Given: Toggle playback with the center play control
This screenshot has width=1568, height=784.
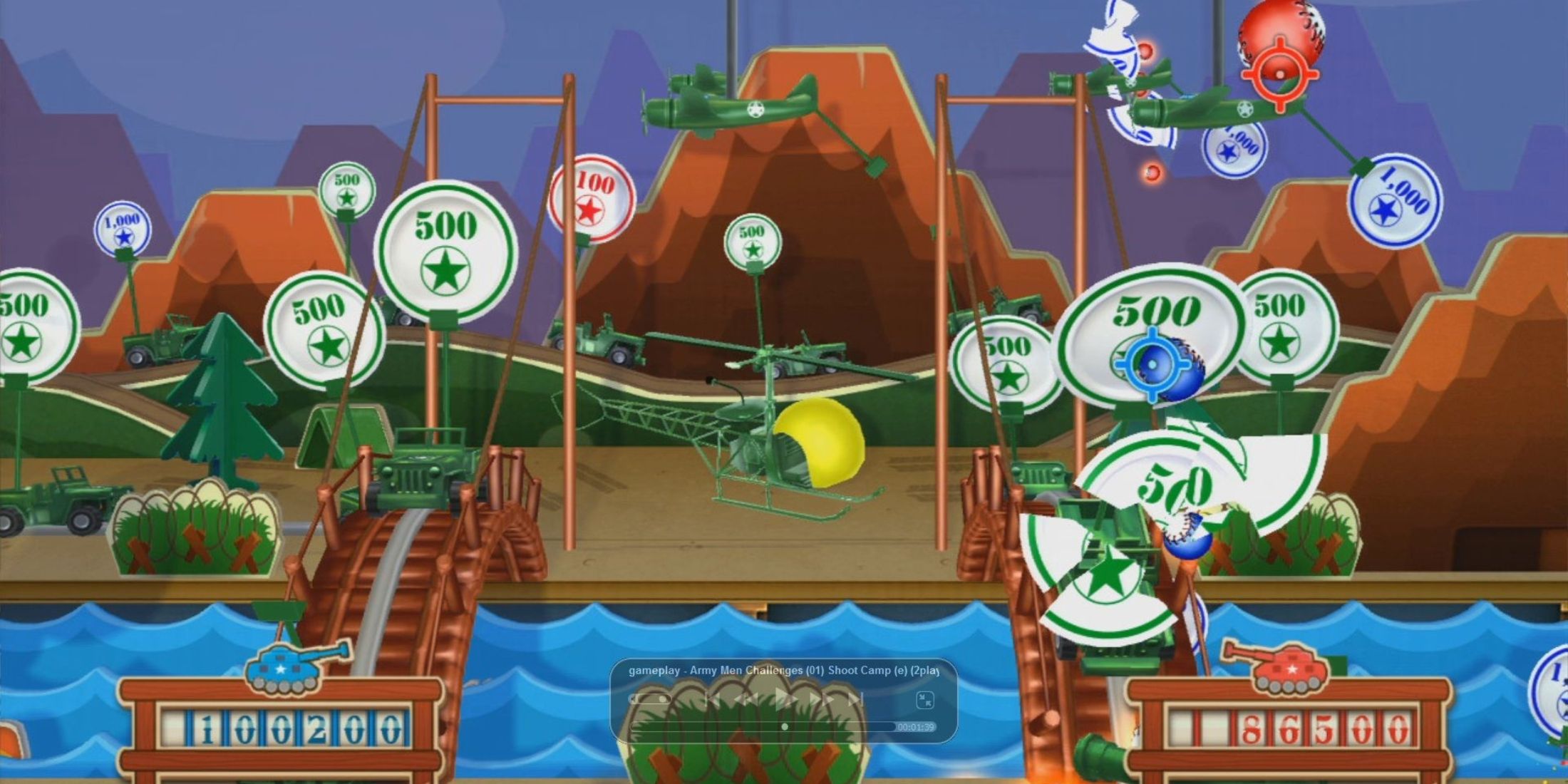Looking at the screenshot, I should click(x=783, y=699).
